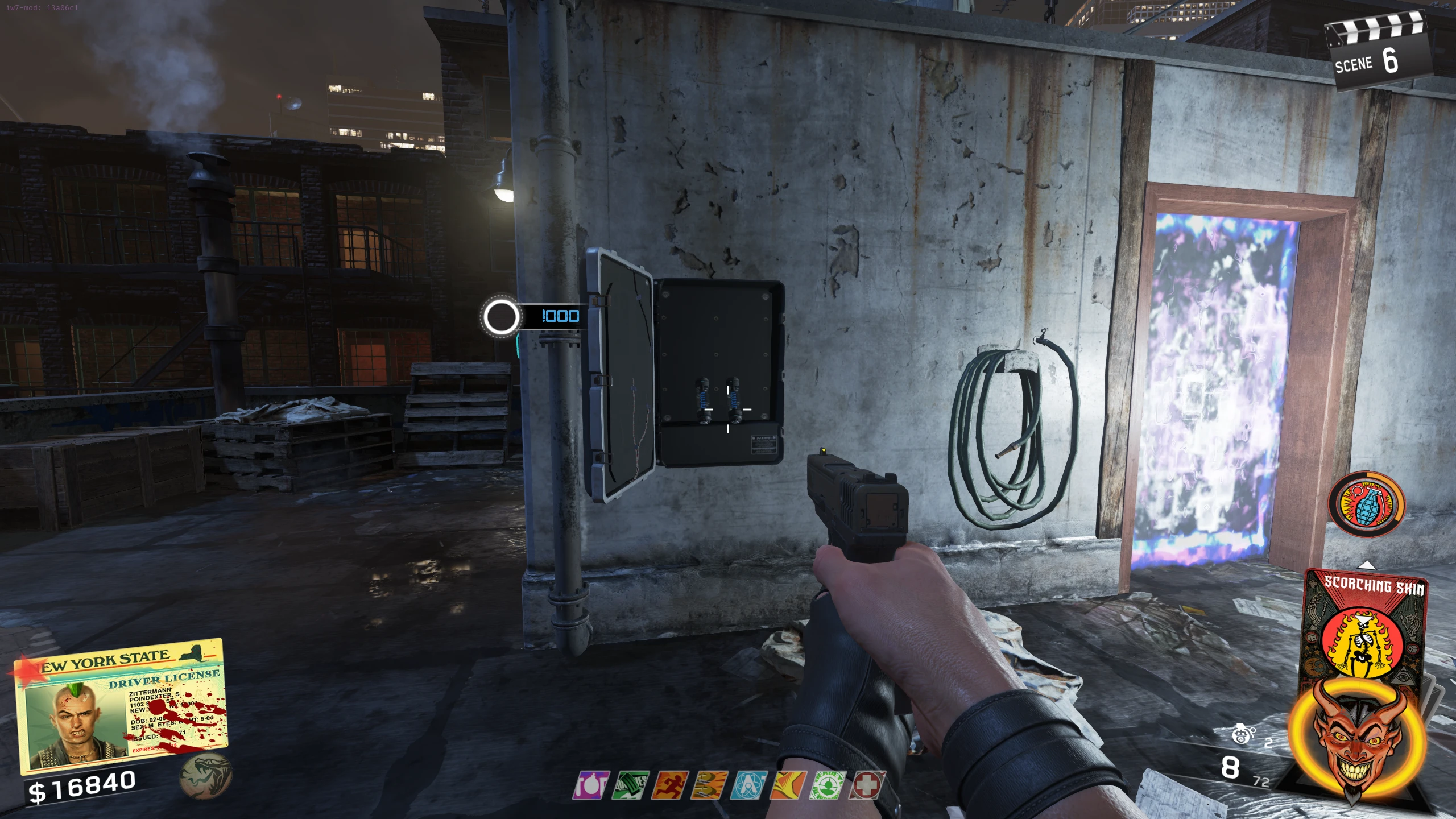1456x819 pixels.
Task: Click the 1000 cost interaction marker
Action: pyautogui.click(x=531, y=316)
